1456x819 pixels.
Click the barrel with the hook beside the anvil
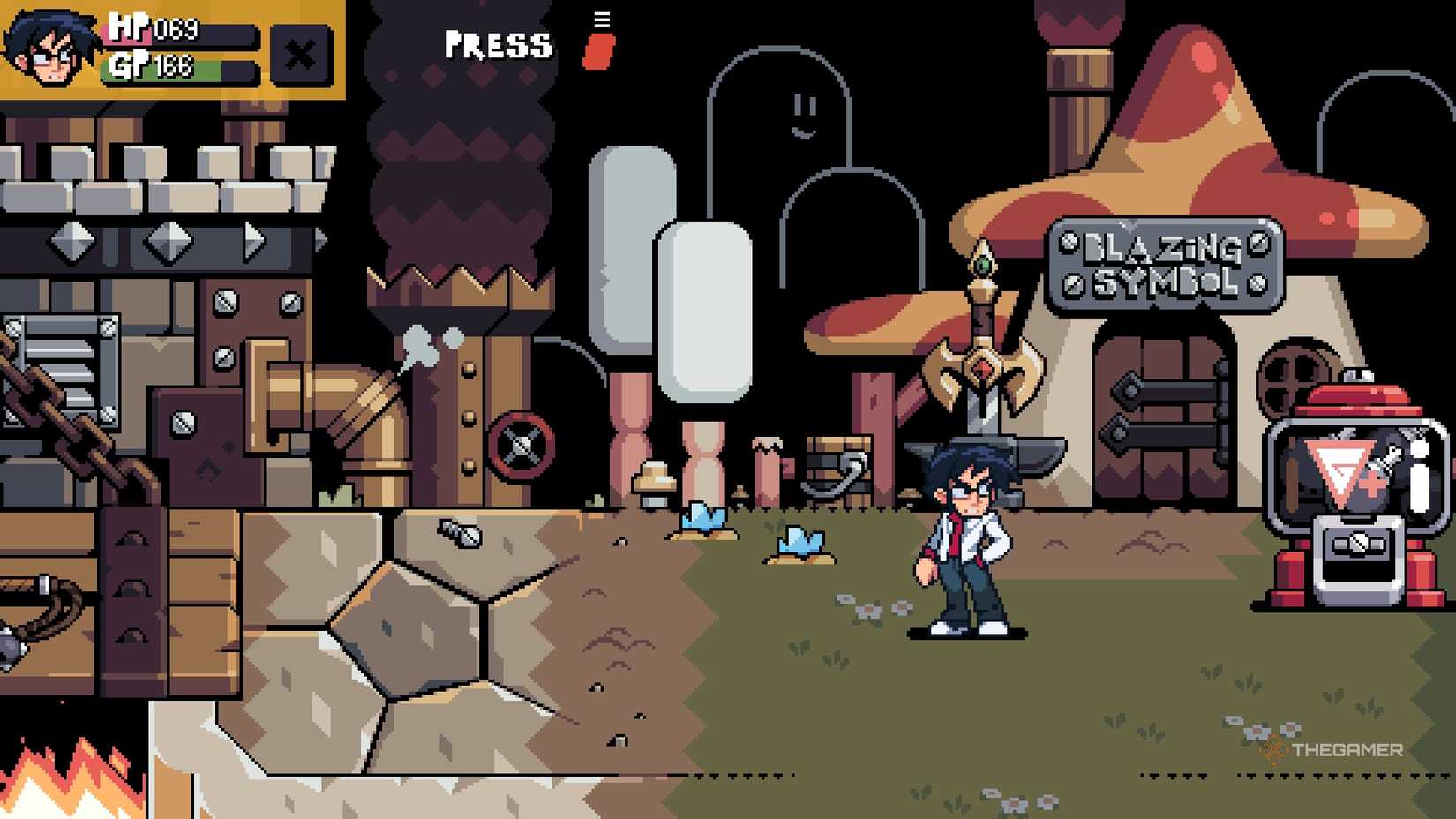(x=837, y=468)
